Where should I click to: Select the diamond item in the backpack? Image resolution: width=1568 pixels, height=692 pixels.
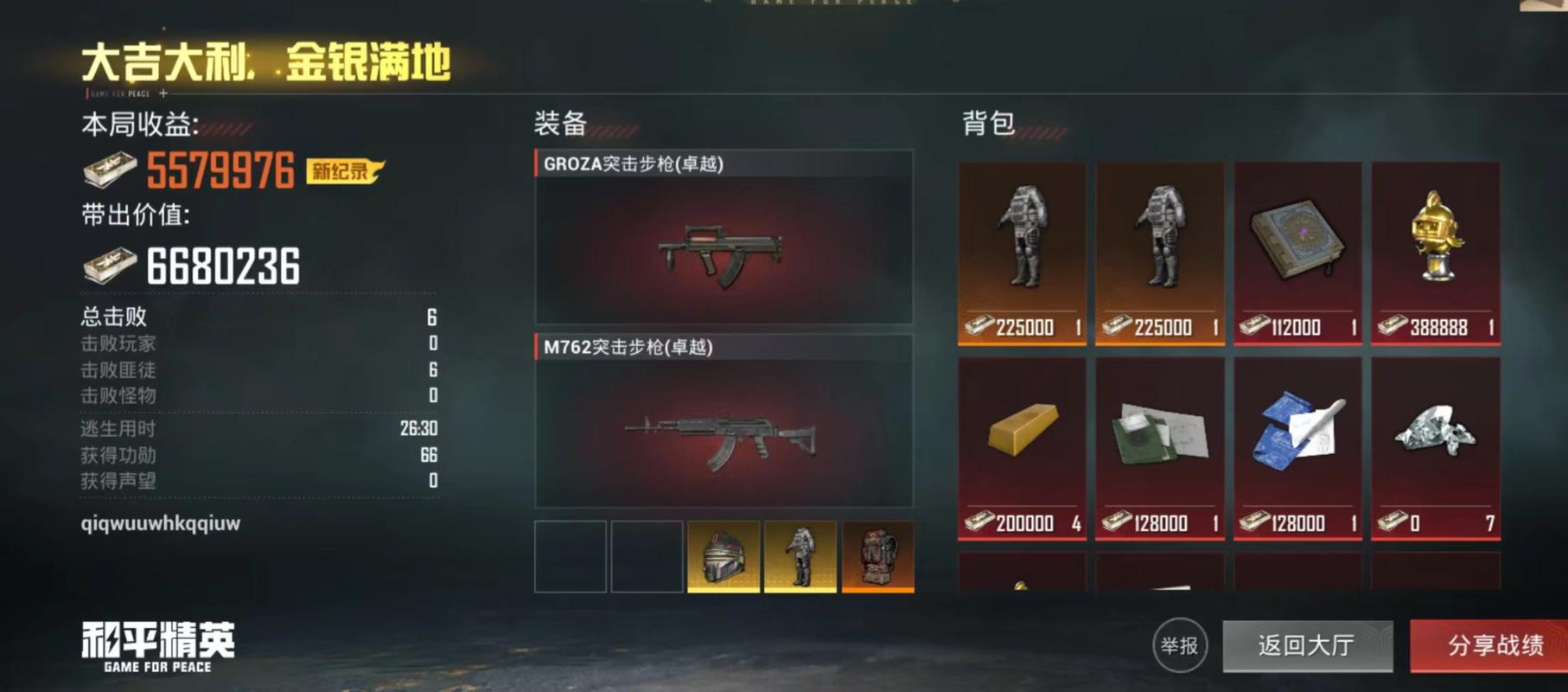[1435, 441]
